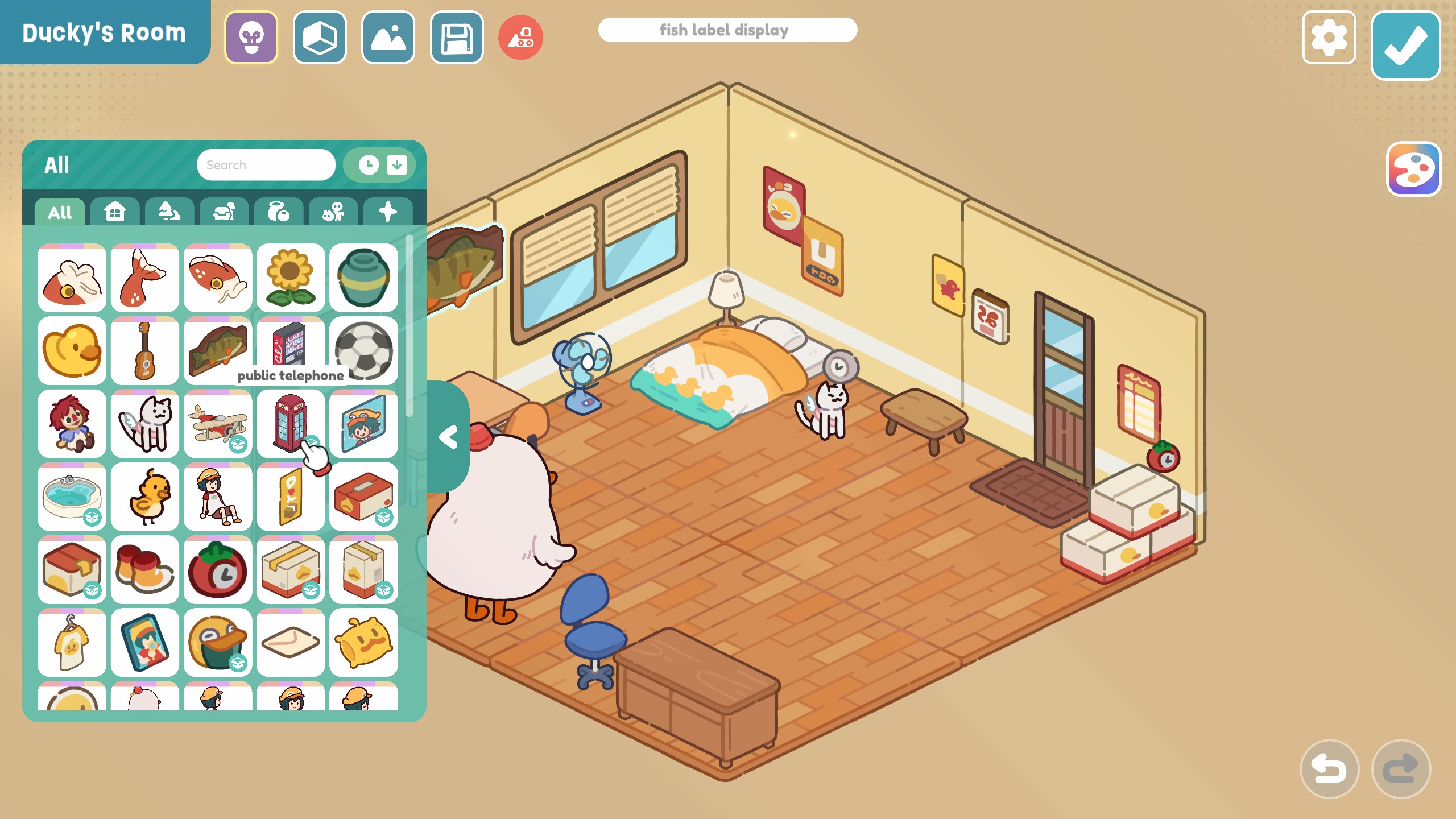
Task: Collapse the item panel with the arrow
Action: tap(448, 437)
